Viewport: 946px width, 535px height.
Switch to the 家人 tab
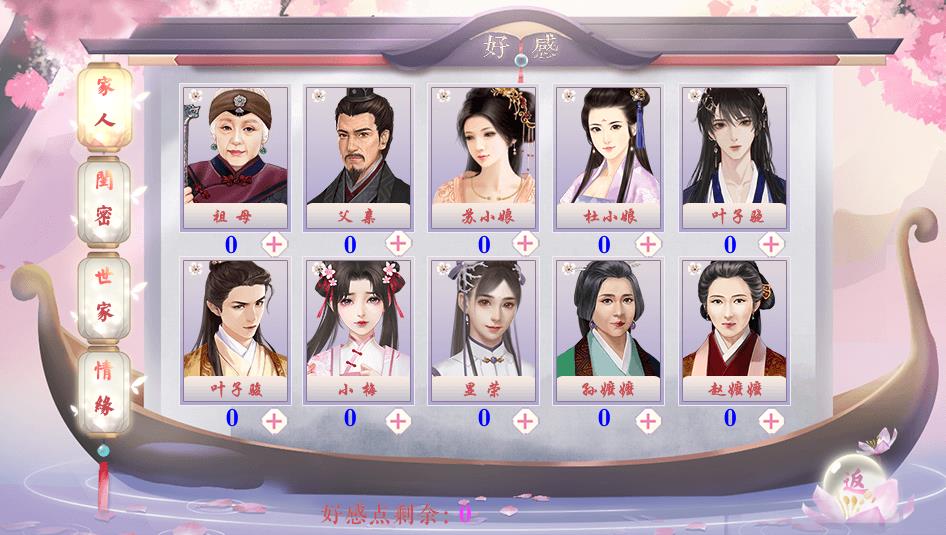[105, 104]
